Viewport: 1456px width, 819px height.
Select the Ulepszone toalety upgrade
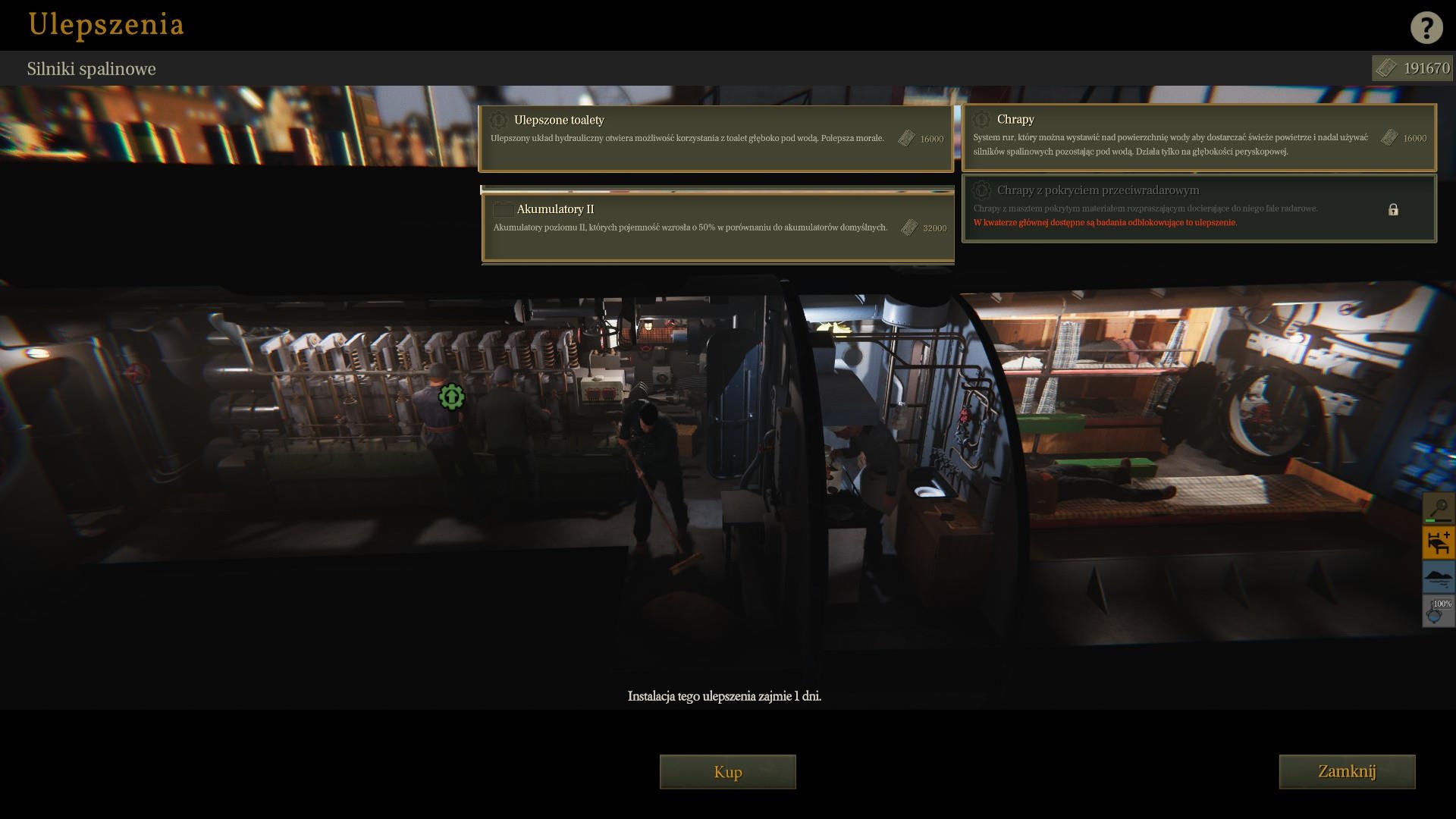(715, 138)
